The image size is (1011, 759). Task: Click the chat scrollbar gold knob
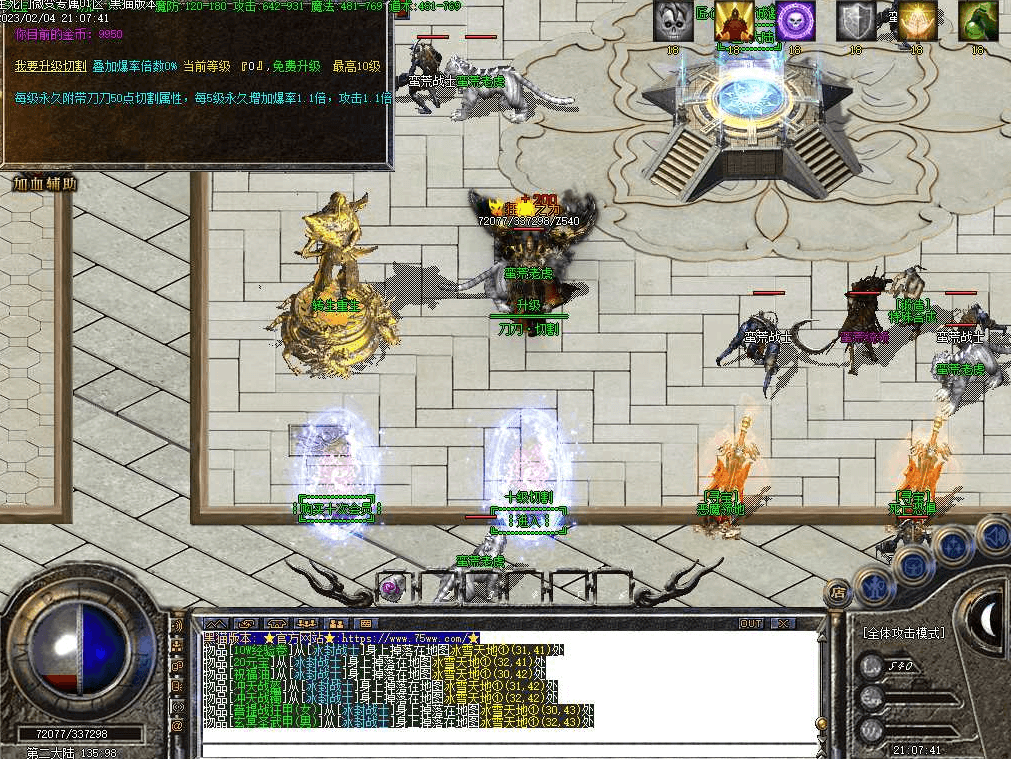820,724
